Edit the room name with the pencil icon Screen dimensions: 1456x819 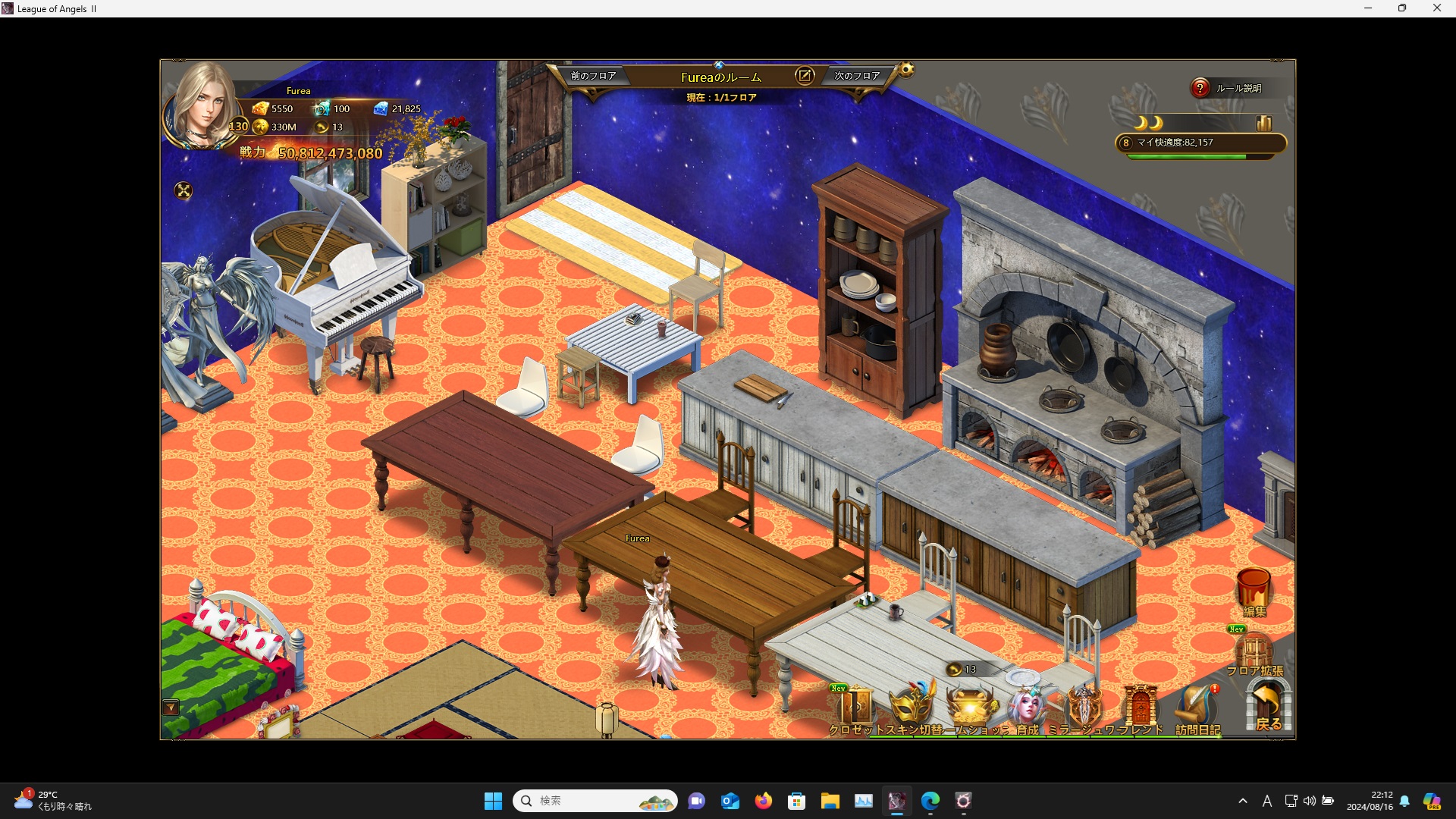[804, 76]
